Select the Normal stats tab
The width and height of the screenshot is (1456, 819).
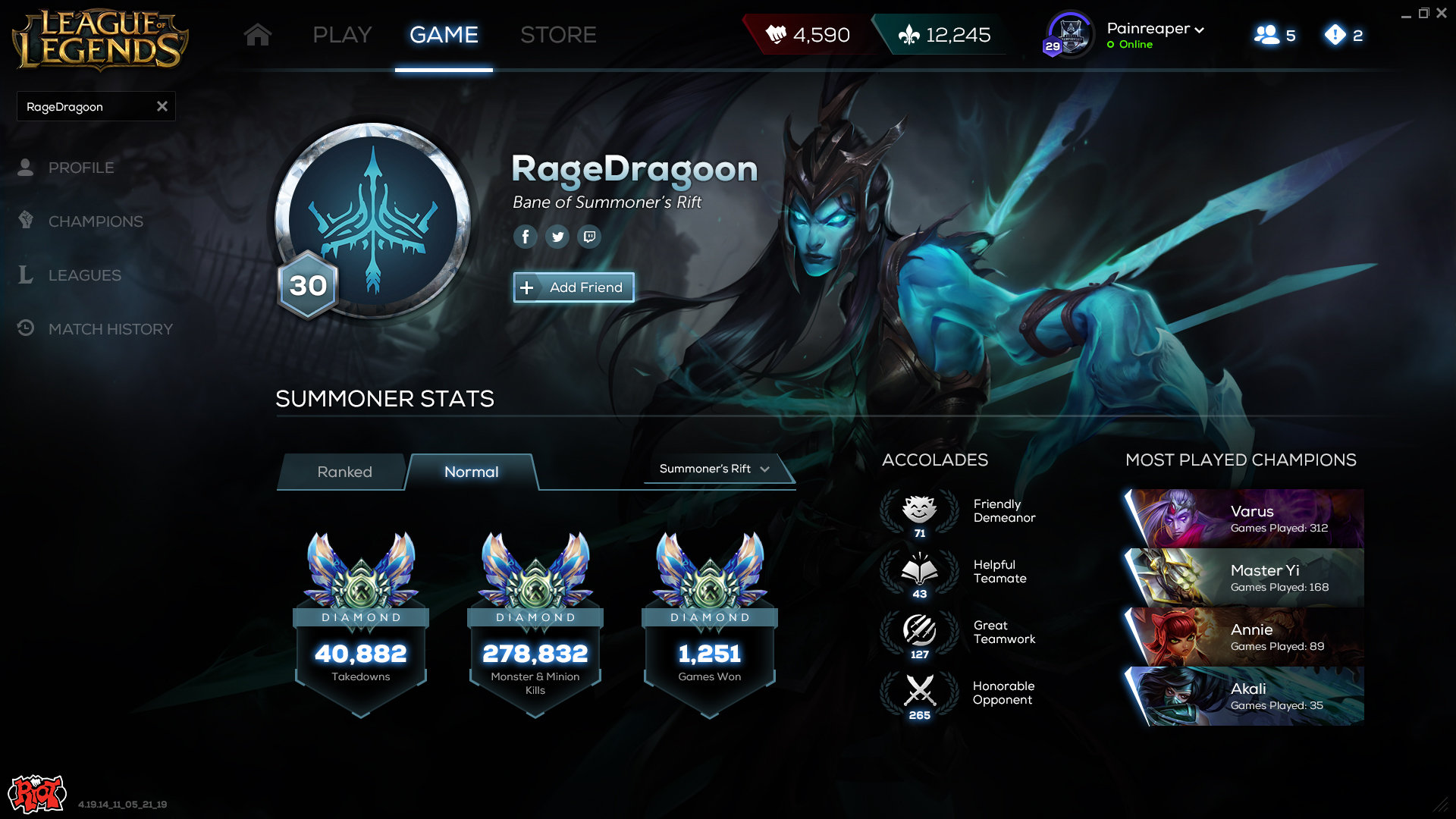[471, 472]
